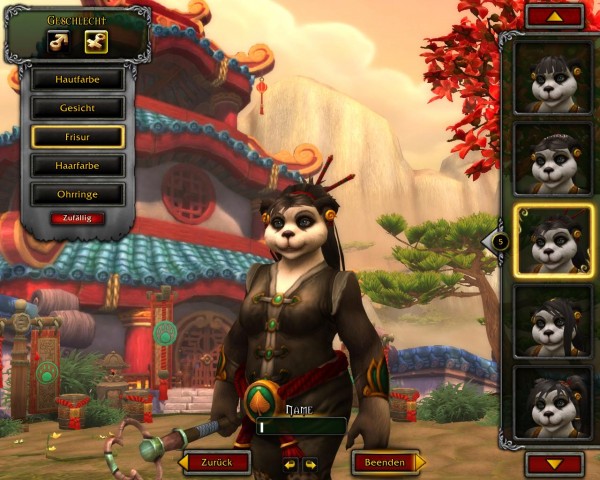Finish character creation with Beenden
The image size is (600, 480).
pyautogui.click(x=386, y=463)
